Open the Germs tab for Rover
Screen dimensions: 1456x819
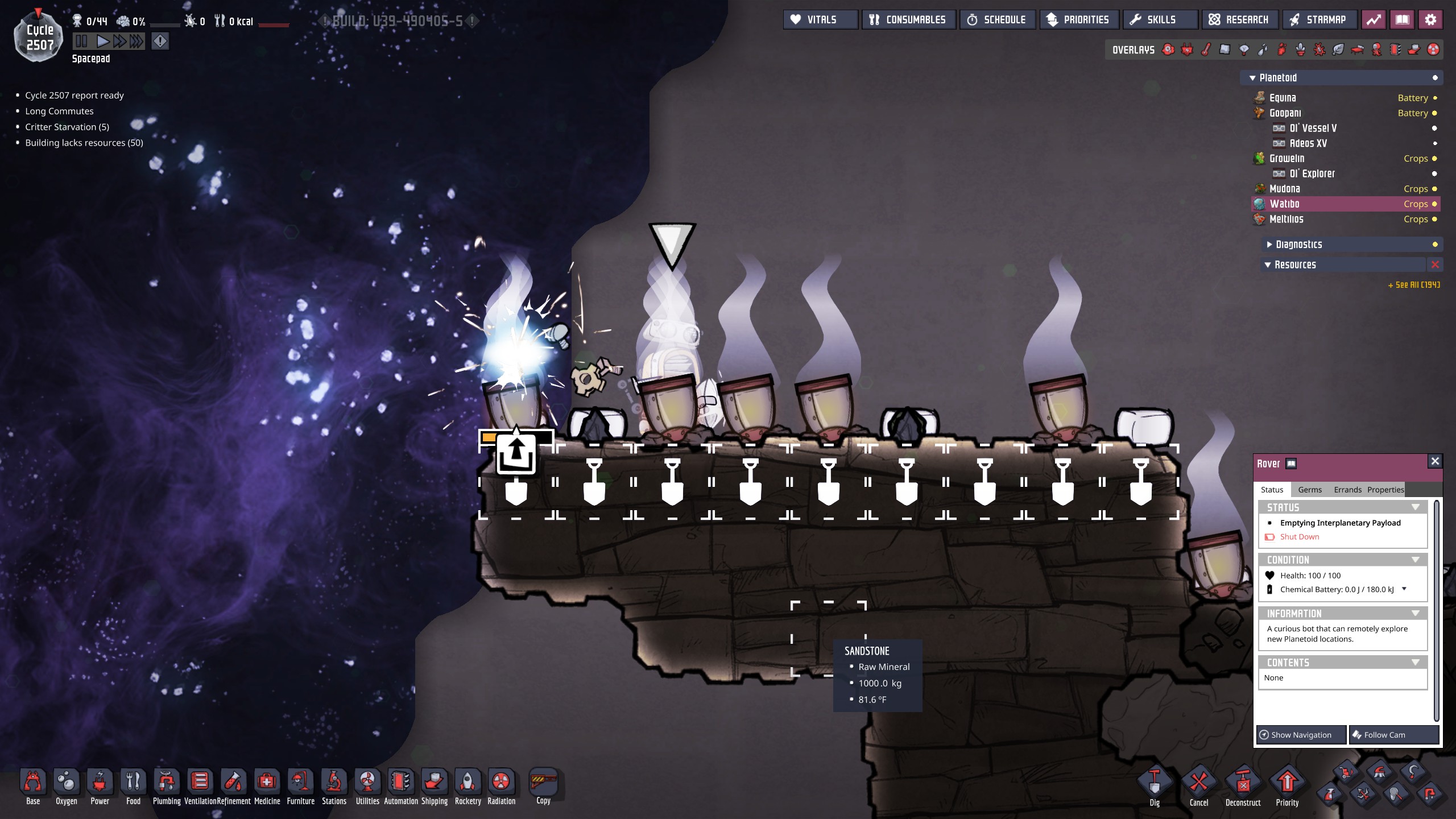click(1310, 490)
